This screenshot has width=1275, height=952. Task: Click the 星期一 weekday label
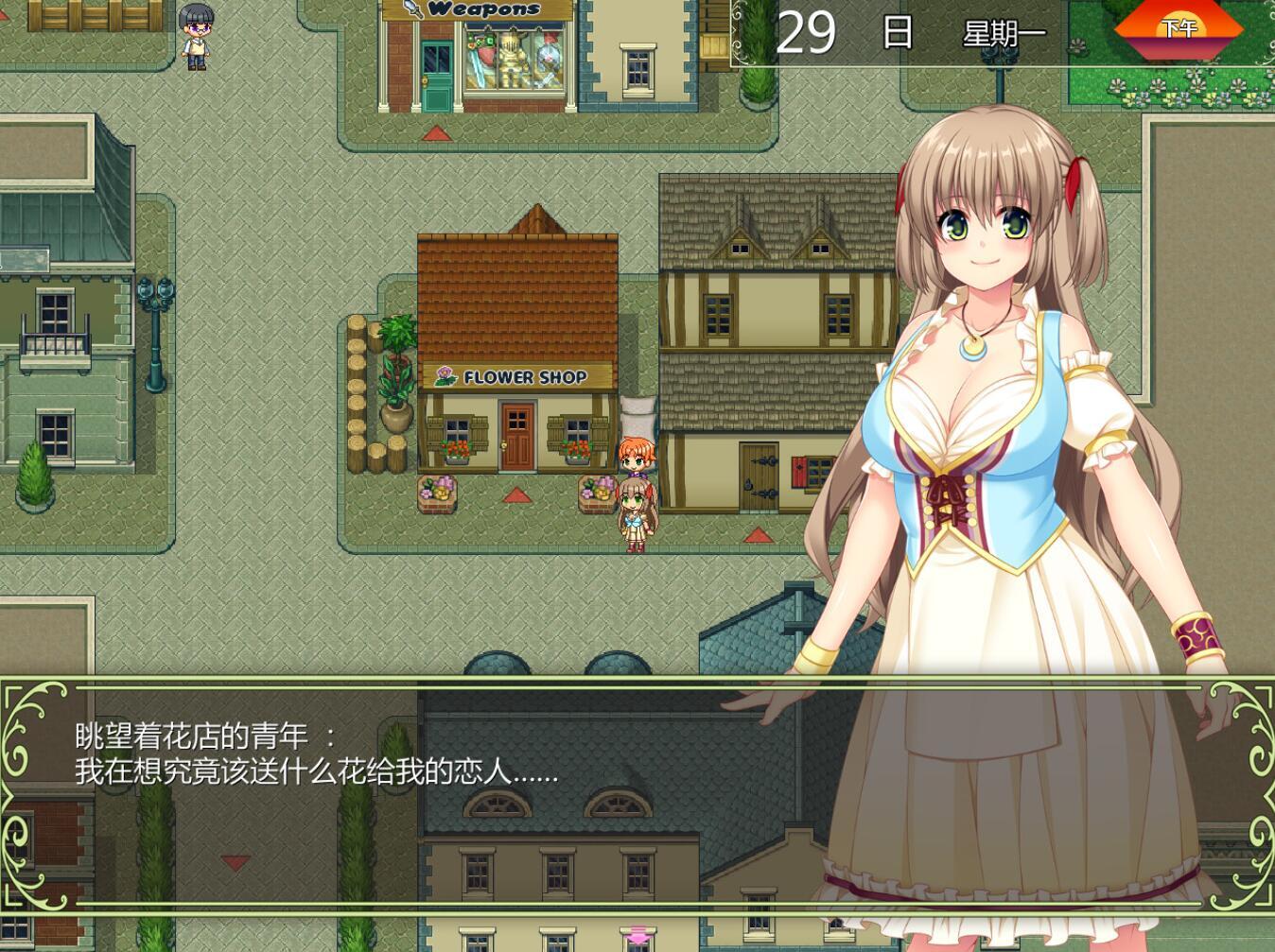click(x=1005, y=31)
